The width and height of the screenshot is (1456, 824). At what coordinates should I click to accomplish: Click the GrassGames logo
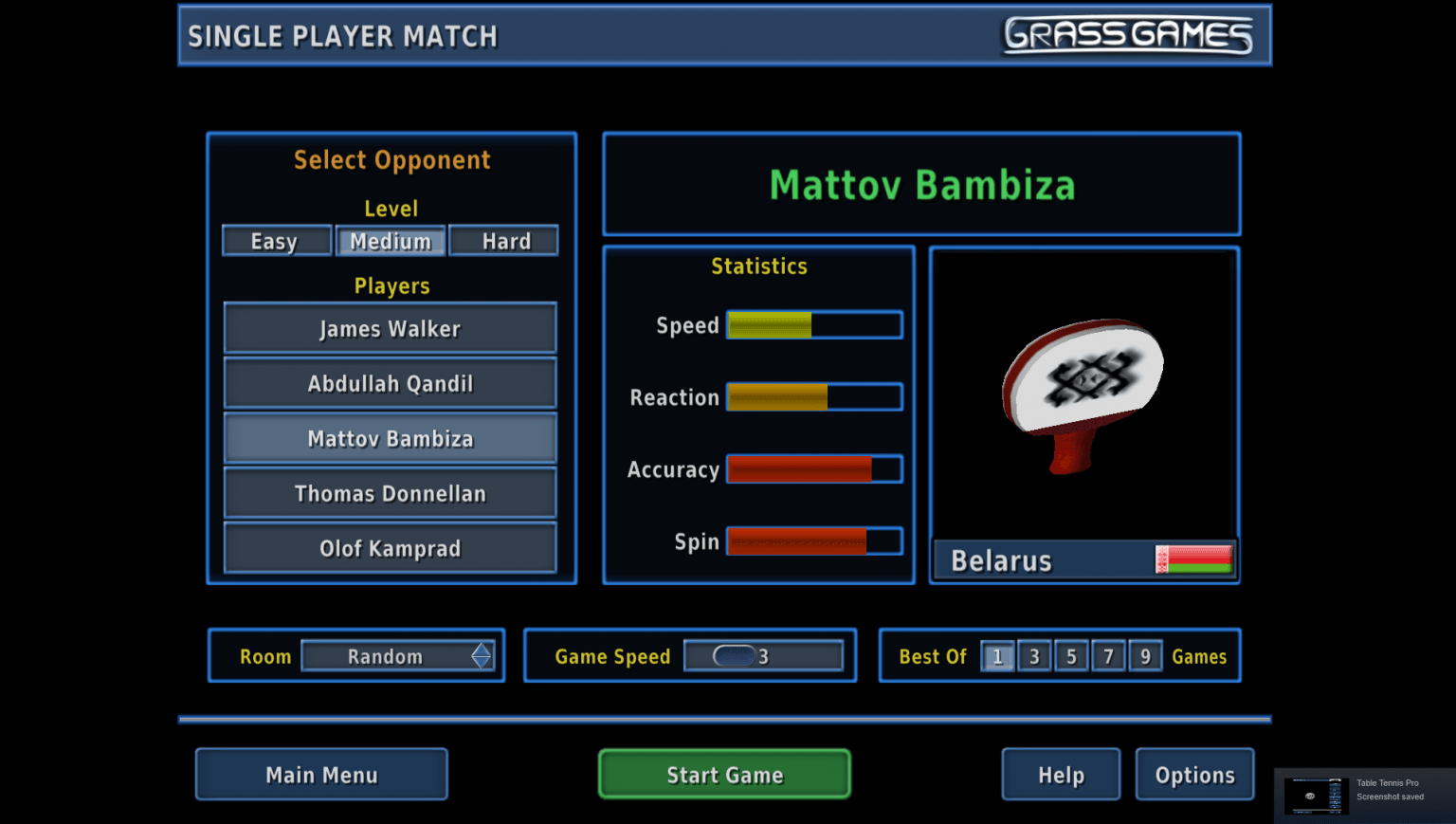(x=1130, y=35)
